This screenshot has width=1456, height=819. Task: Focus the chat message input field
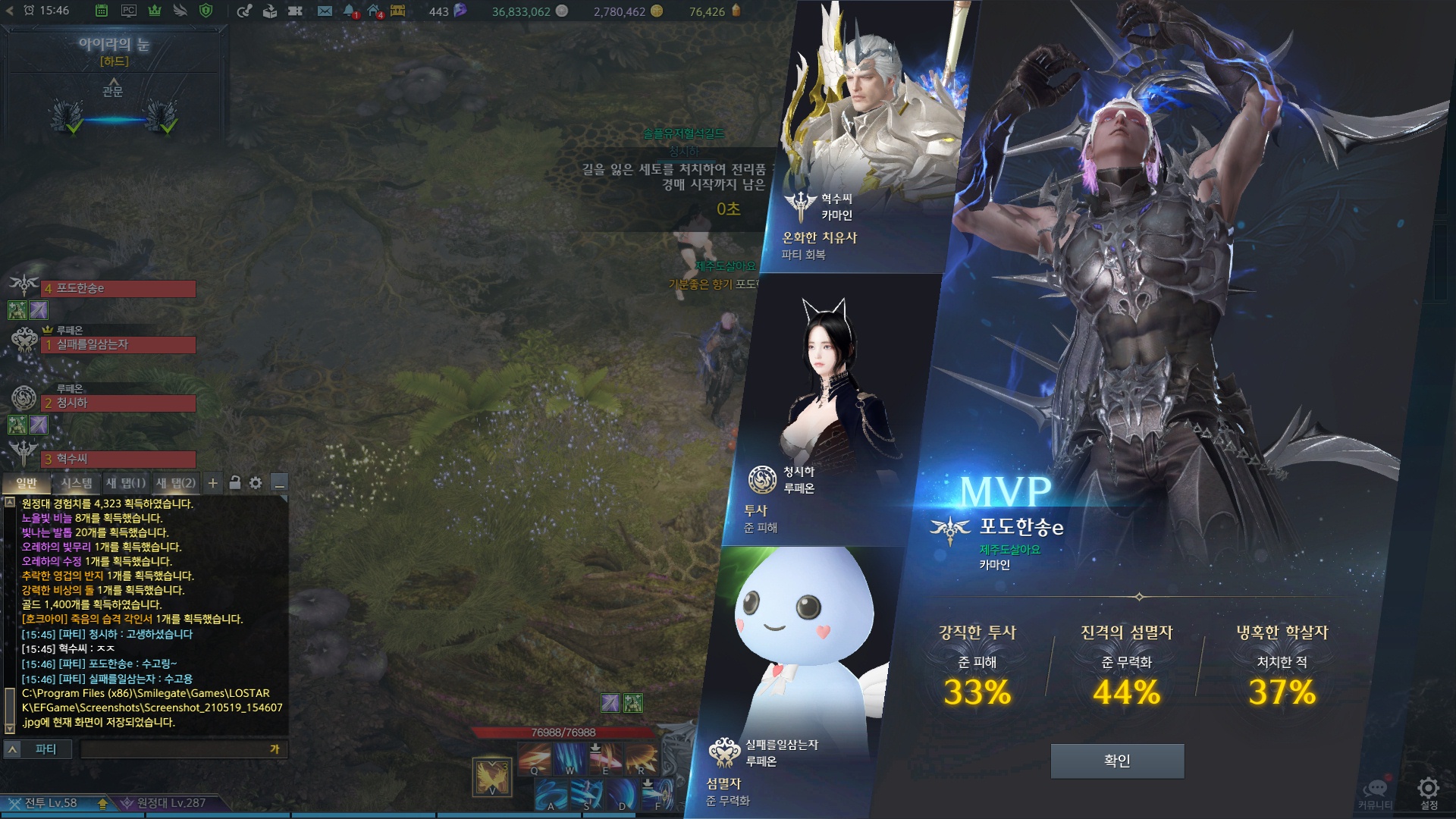[x=174, y=749]
